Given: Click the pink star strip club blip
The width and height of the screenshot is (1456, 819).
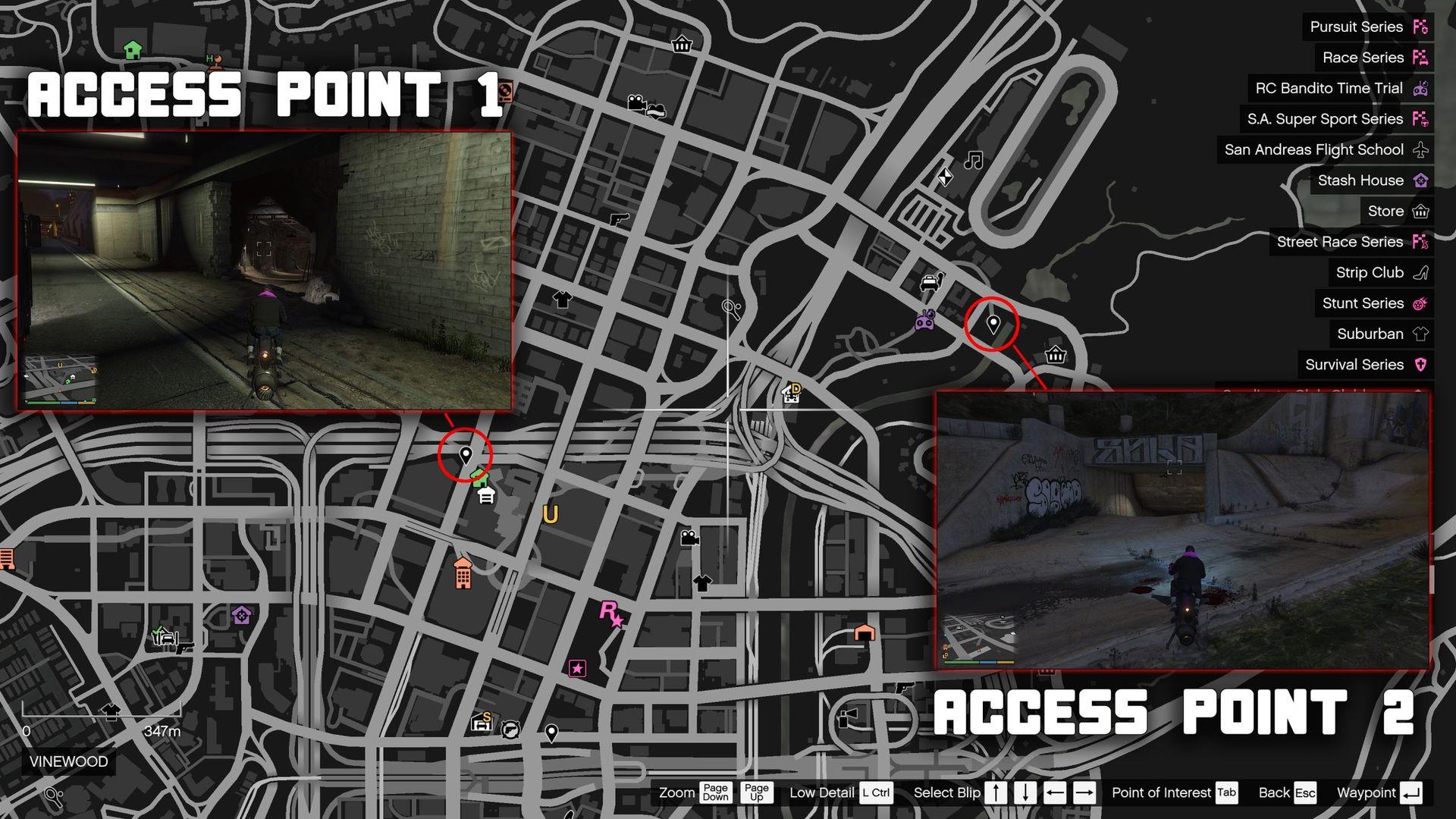Looking at the screenshot, I should point(579,667).
